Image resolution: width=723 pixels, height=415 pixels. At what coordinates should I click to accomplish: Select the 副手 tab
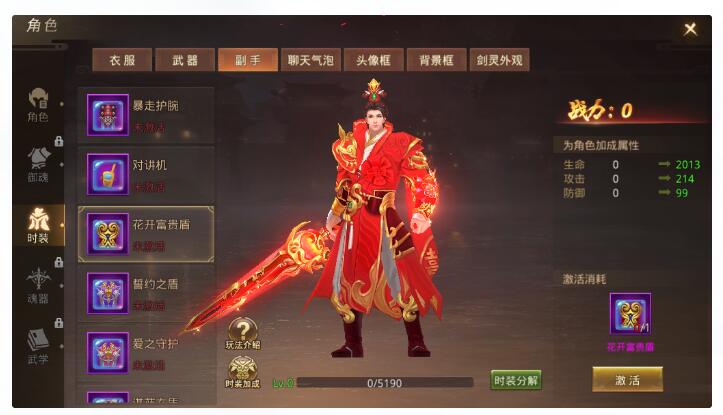pos(247,60)
